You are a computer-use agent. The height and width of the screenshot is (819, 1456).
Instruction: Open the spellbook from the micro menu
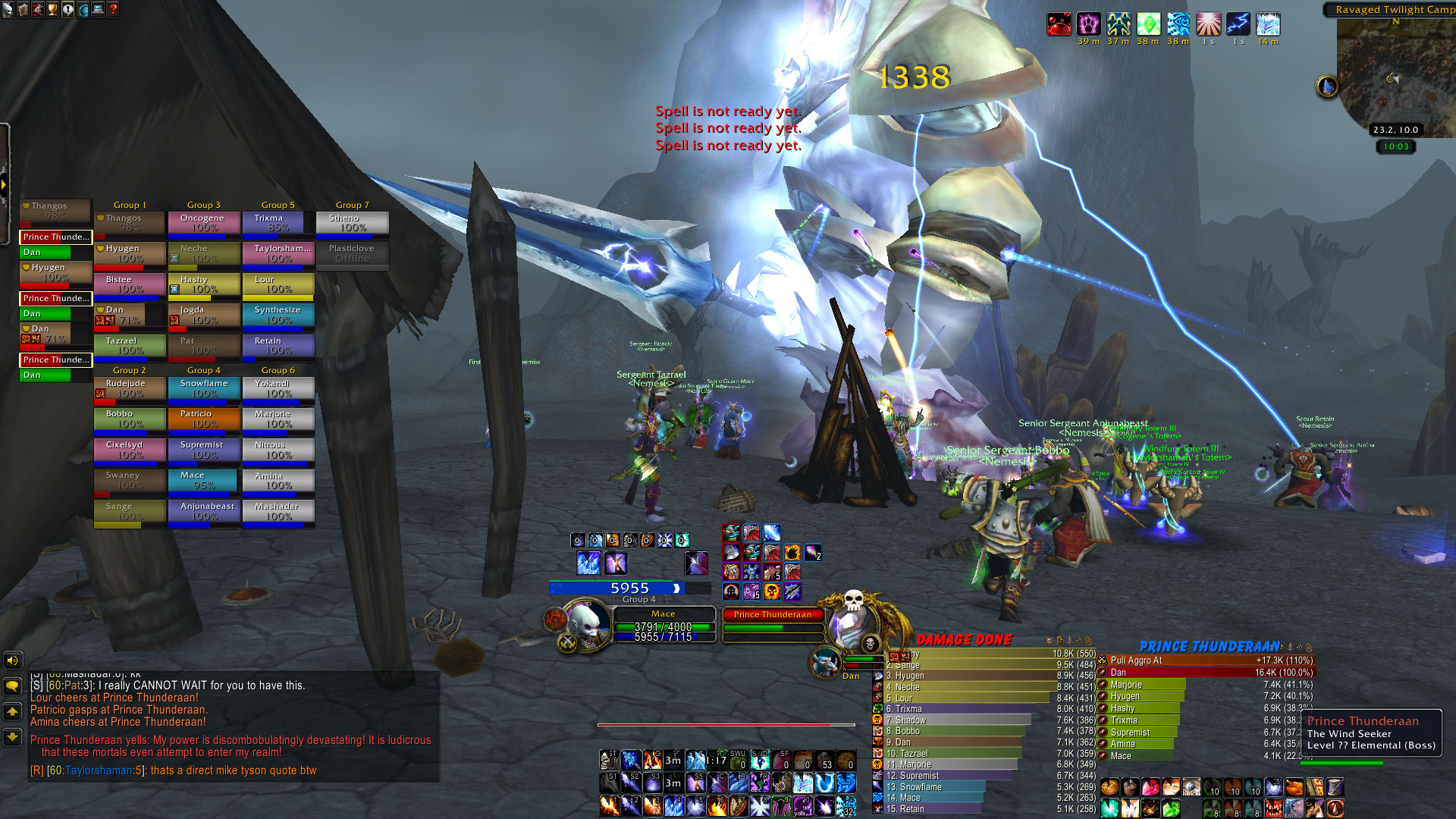(22, 10)
